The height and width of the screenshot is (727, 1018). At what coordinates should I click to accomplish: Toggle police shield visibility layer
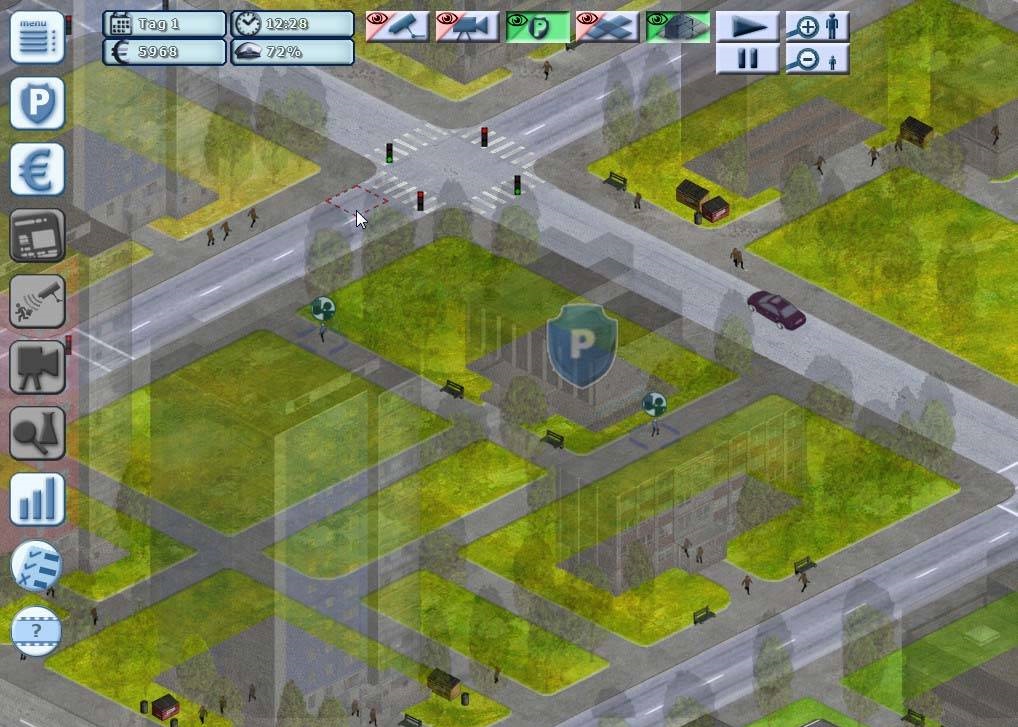537,26
